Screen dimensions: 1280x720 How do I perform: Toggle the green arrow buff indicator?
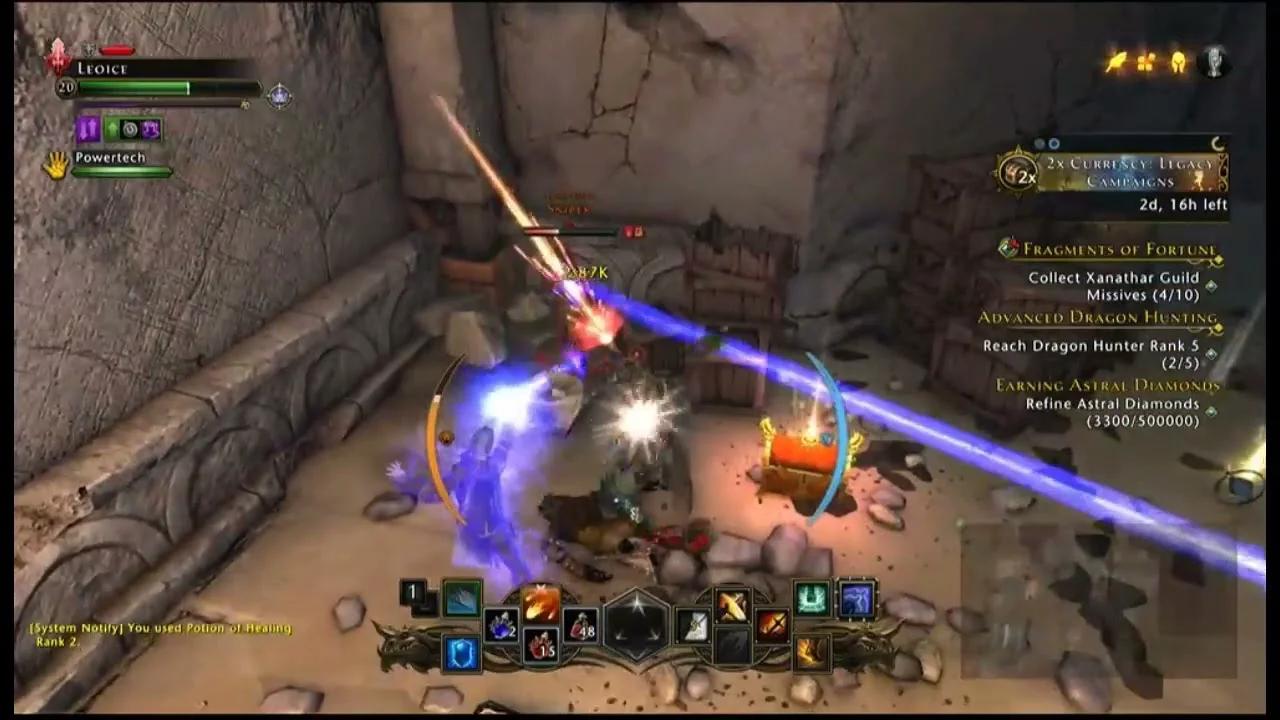(112, 127)
